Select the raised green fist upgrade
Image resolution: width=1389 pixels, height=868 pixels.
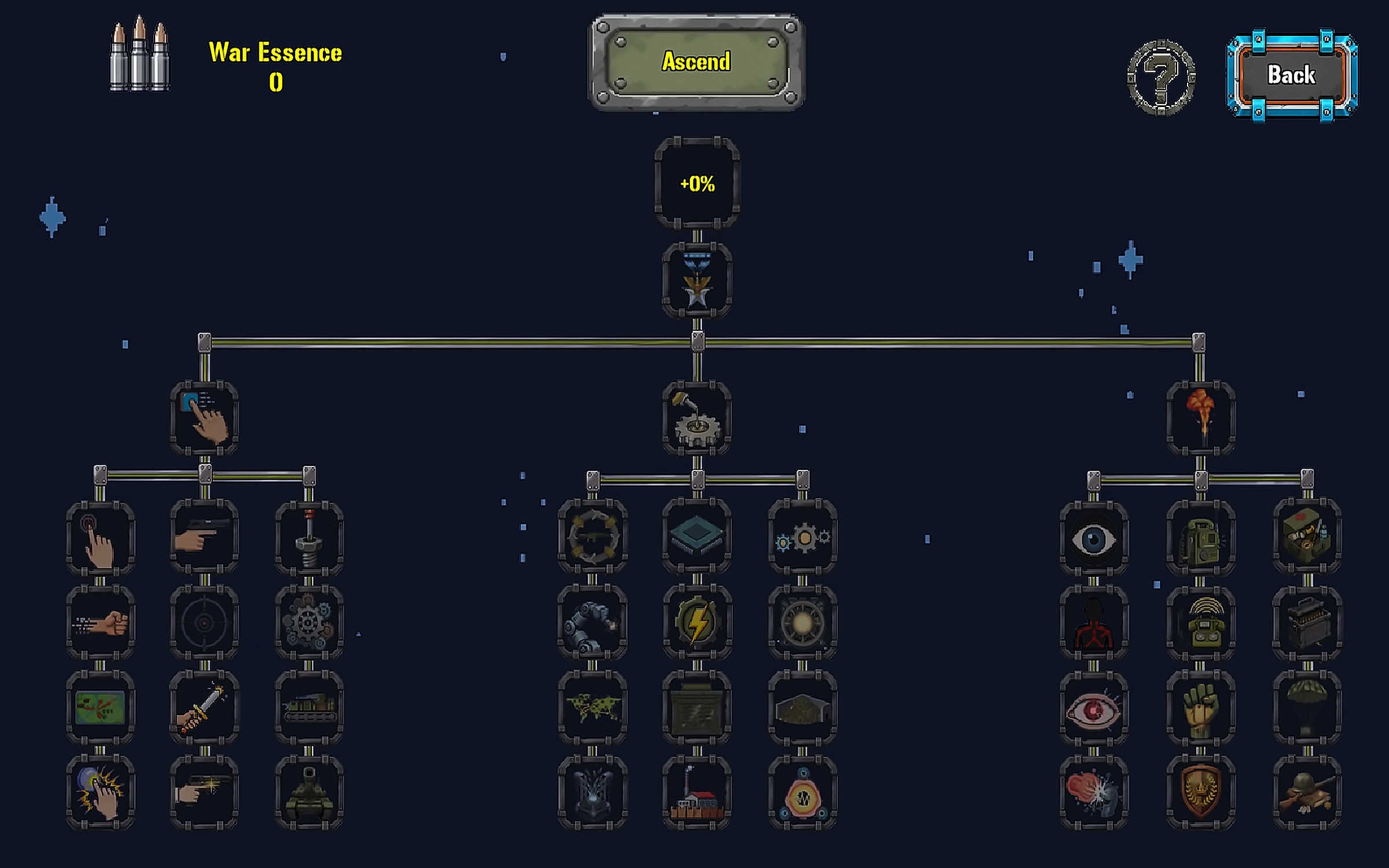point(1201,708)
